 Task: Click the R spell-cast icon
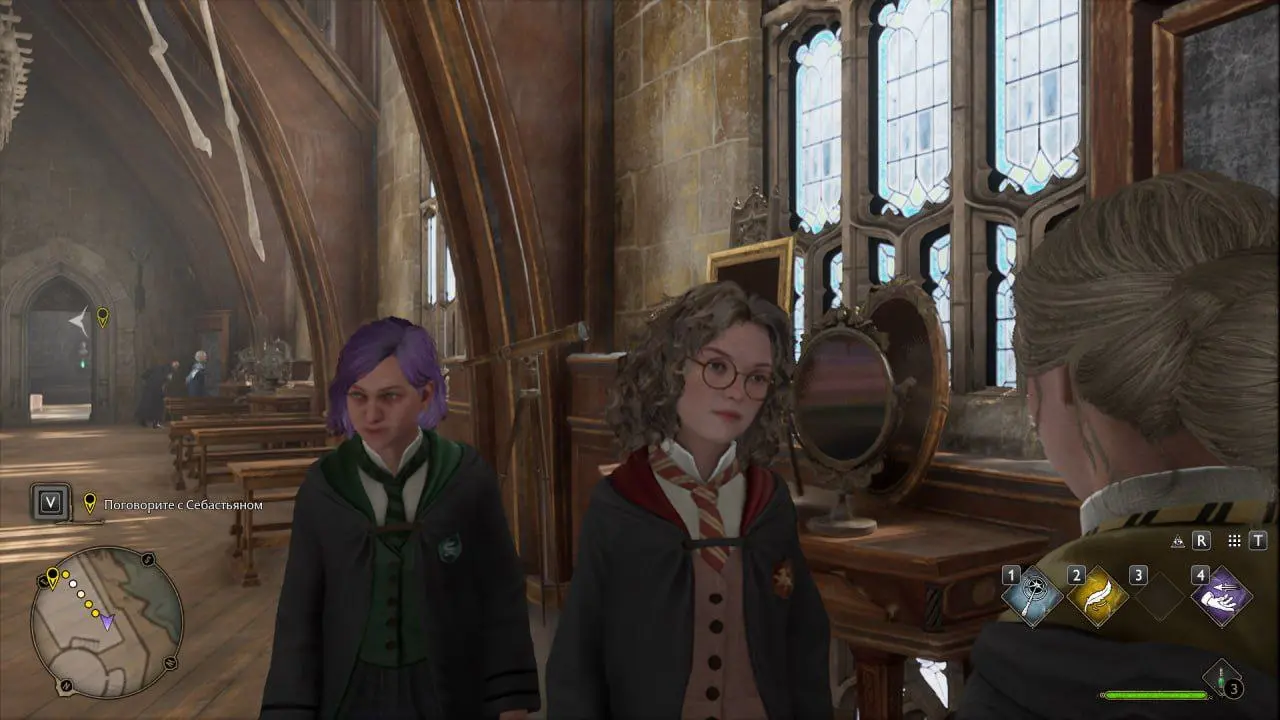point(1201,541)
